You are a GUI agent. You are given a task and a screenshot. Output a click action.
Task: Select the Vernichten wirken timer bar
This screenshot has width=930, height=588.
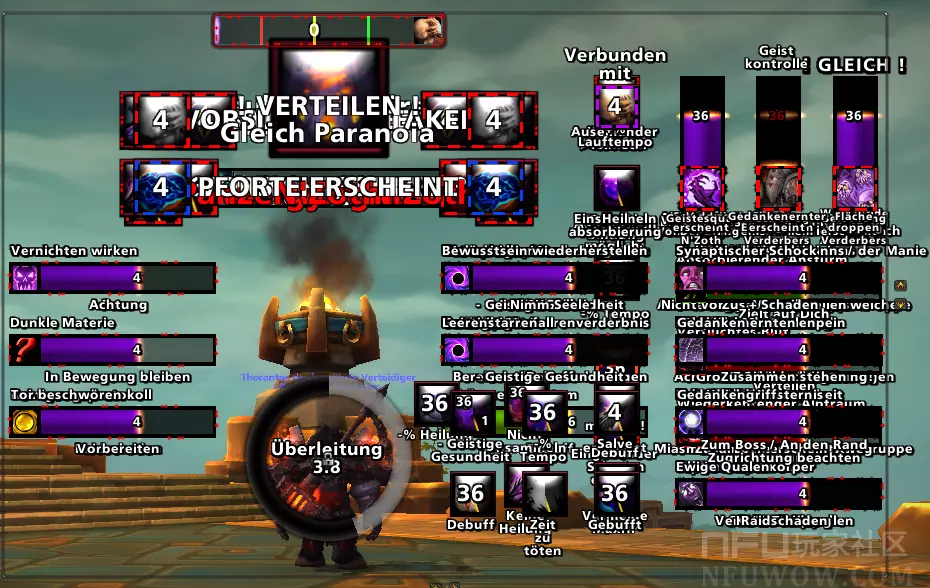pos(112,278)
